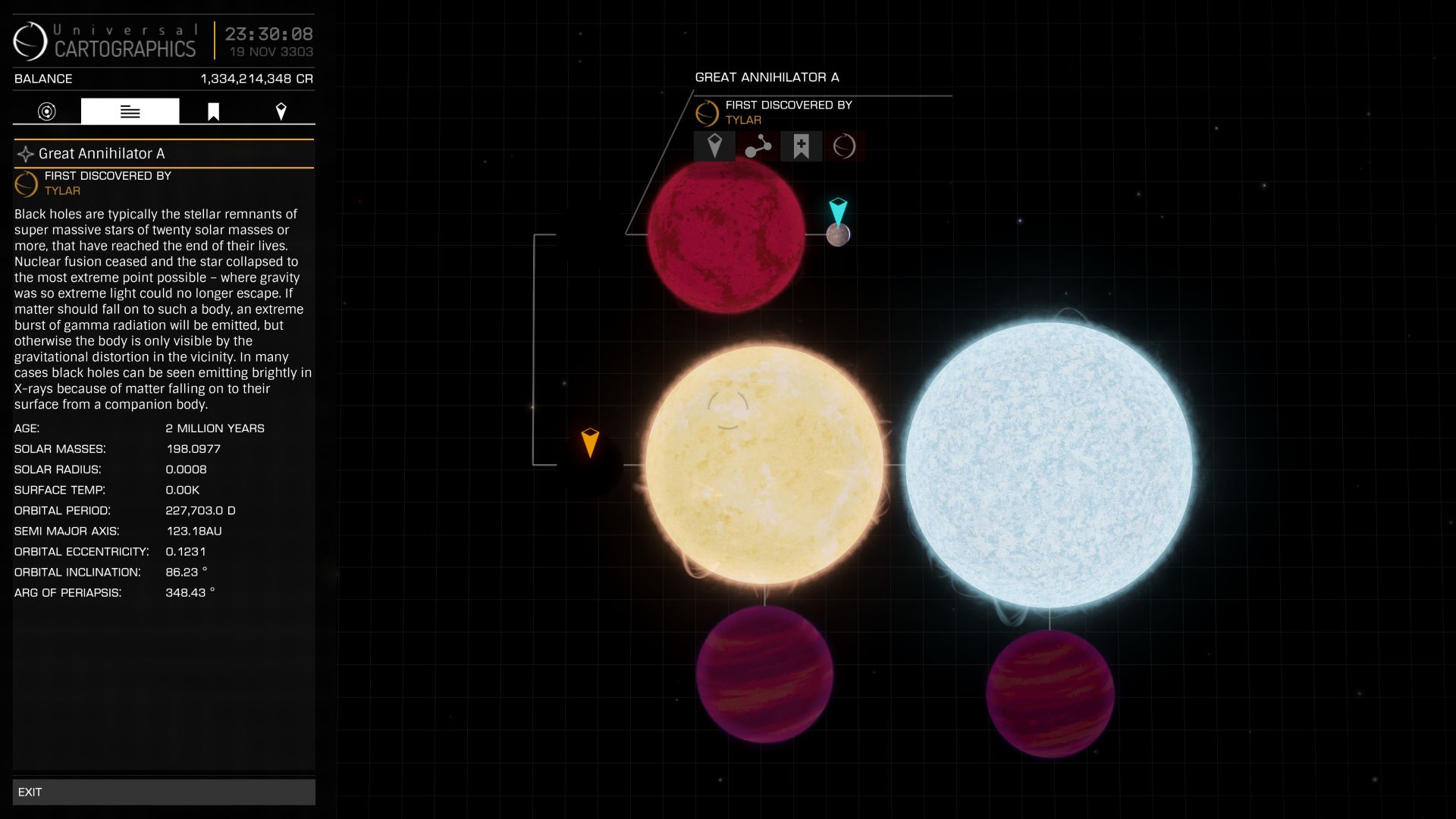
Task: Click the location pin icon in body popup
Action: [x=714, y=146]
